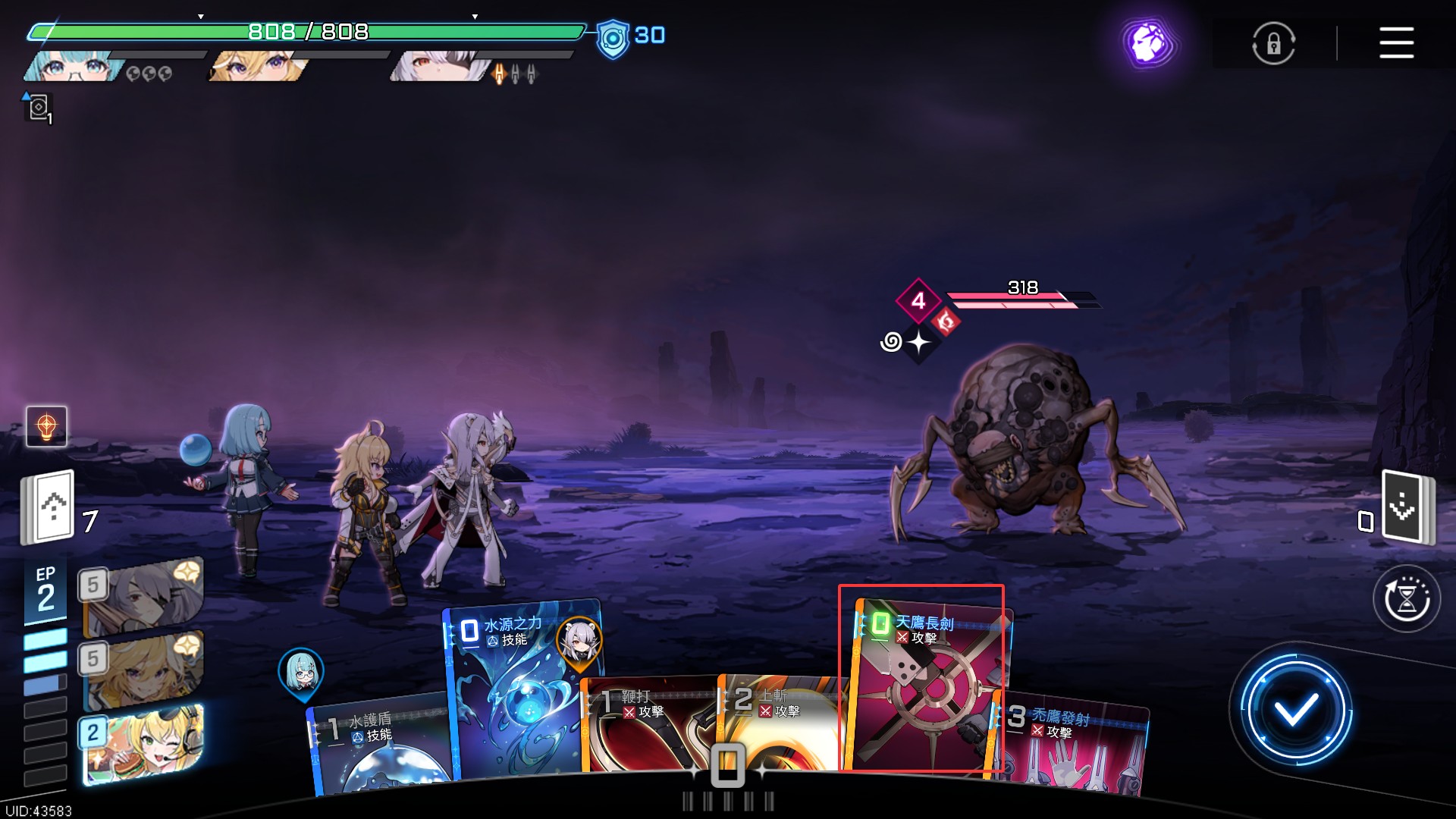1456x819 pixels.
Task: Confirm with the blue checkmark button
Action: point(1295,710)
